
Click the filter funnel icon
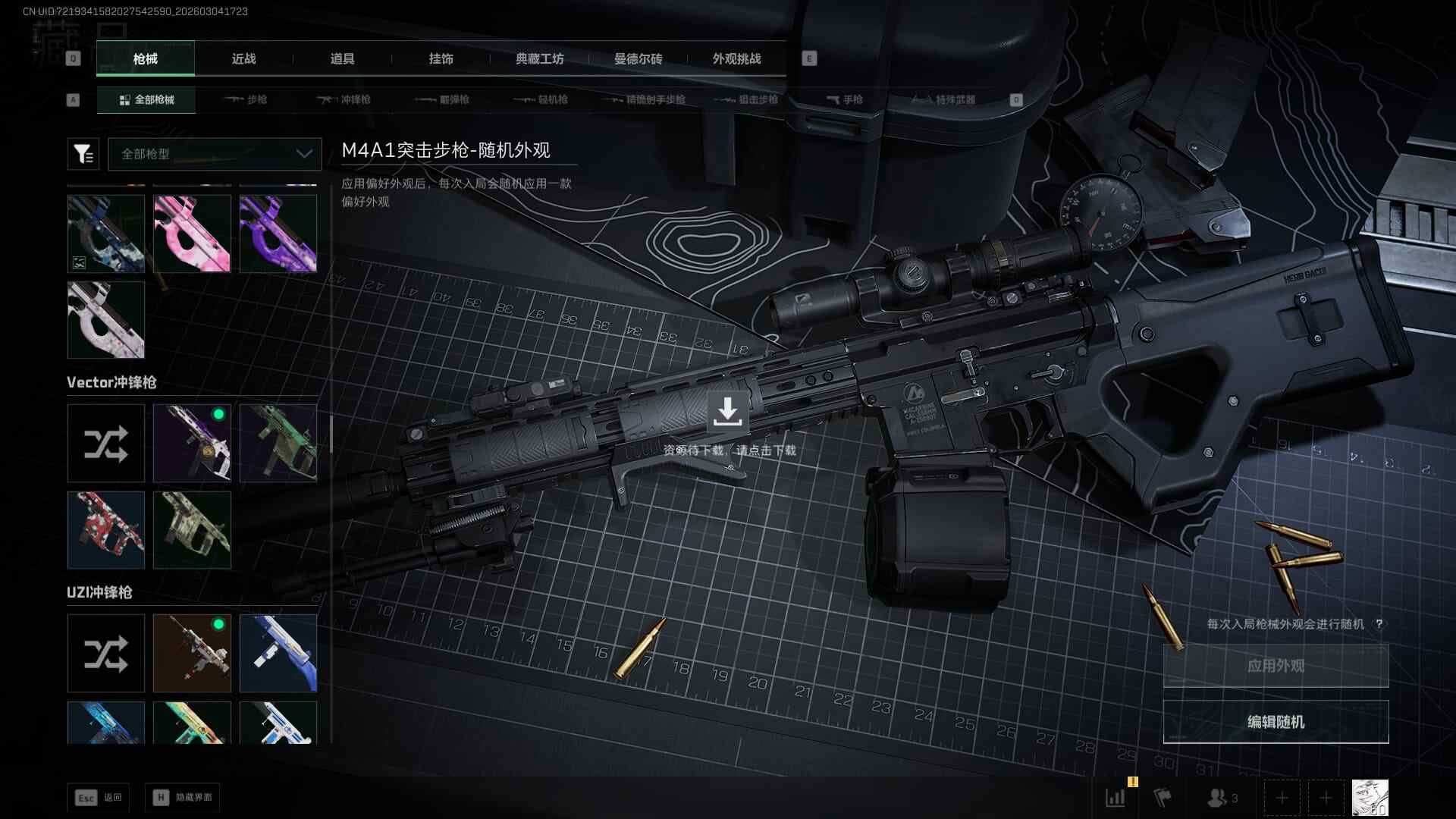pos(83,154)
